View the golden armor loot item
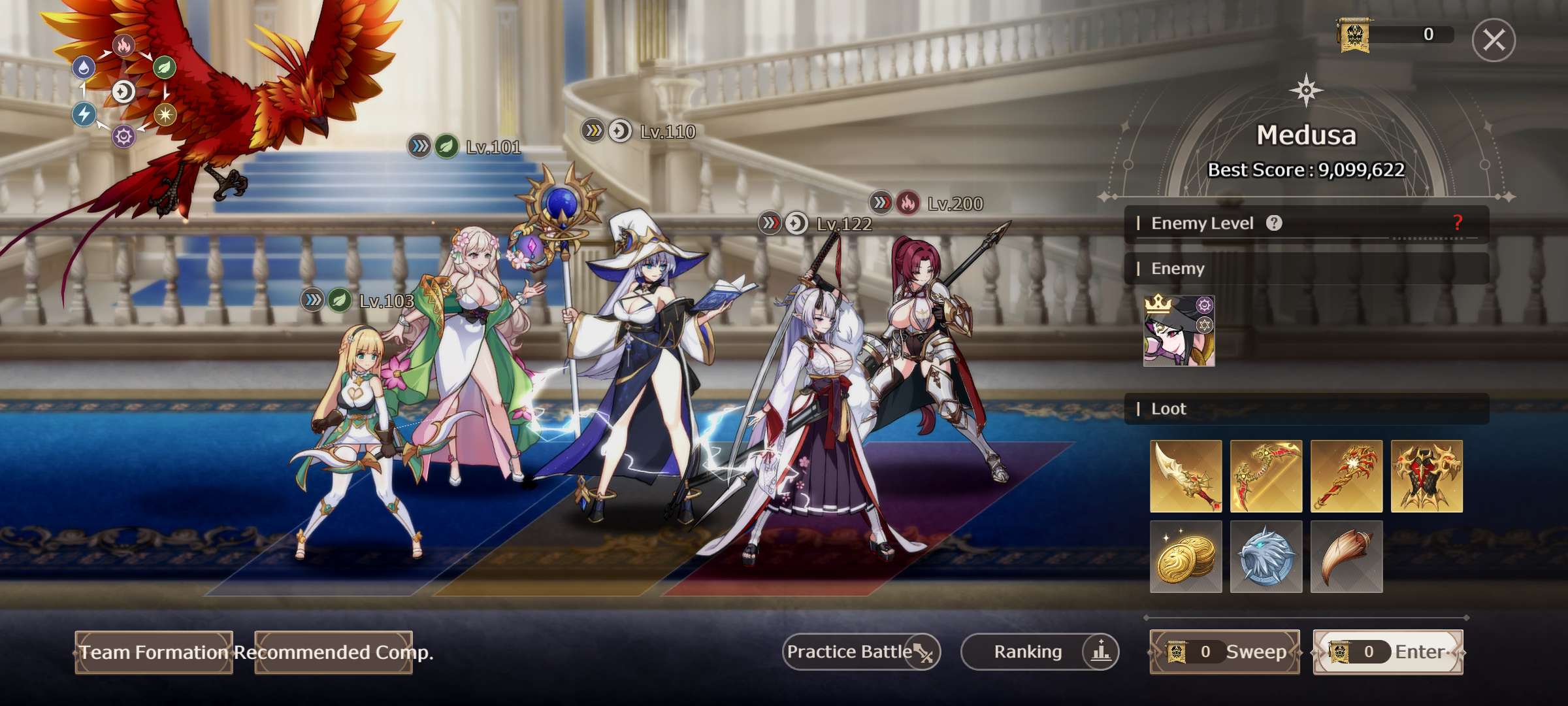Image resolution: width=1568 pixels, height=706 pixels. 1427,476
